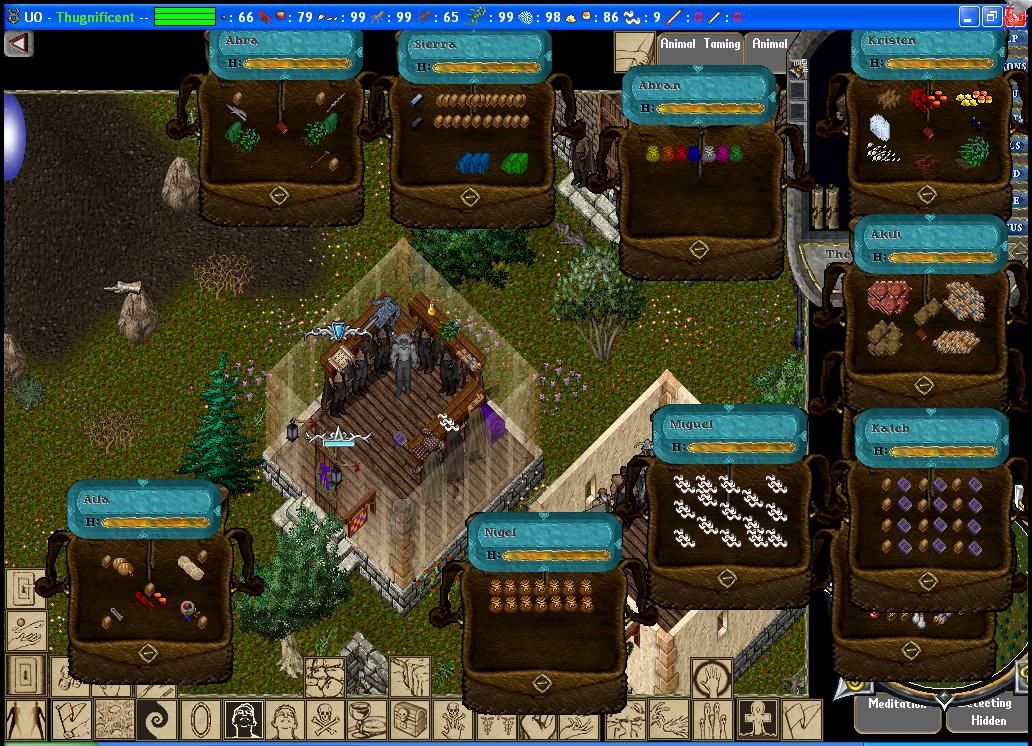Viewport: 1032px width, 746px height.
Task: Pick the white pile in Kristen's pack
Action: (x=879, y=127)
